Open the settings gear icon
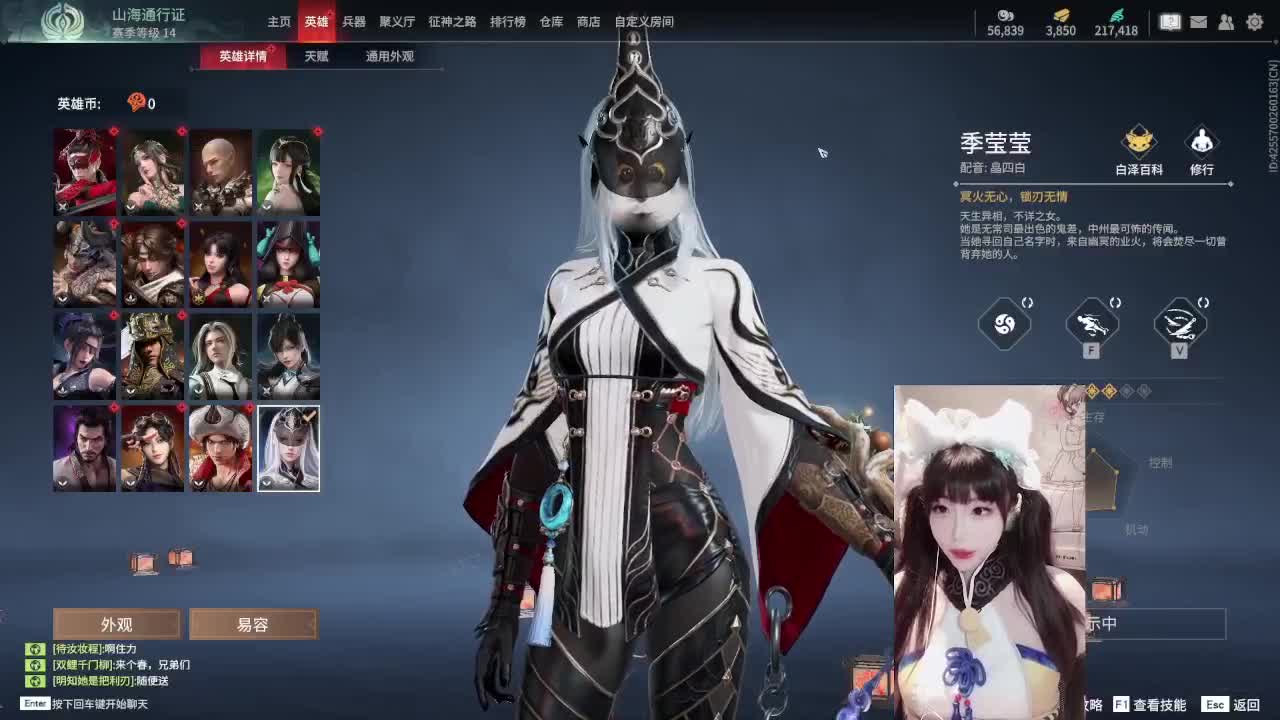This screenshot has height=720, width=1280. pyautogui.click(x=1254, y=20)
